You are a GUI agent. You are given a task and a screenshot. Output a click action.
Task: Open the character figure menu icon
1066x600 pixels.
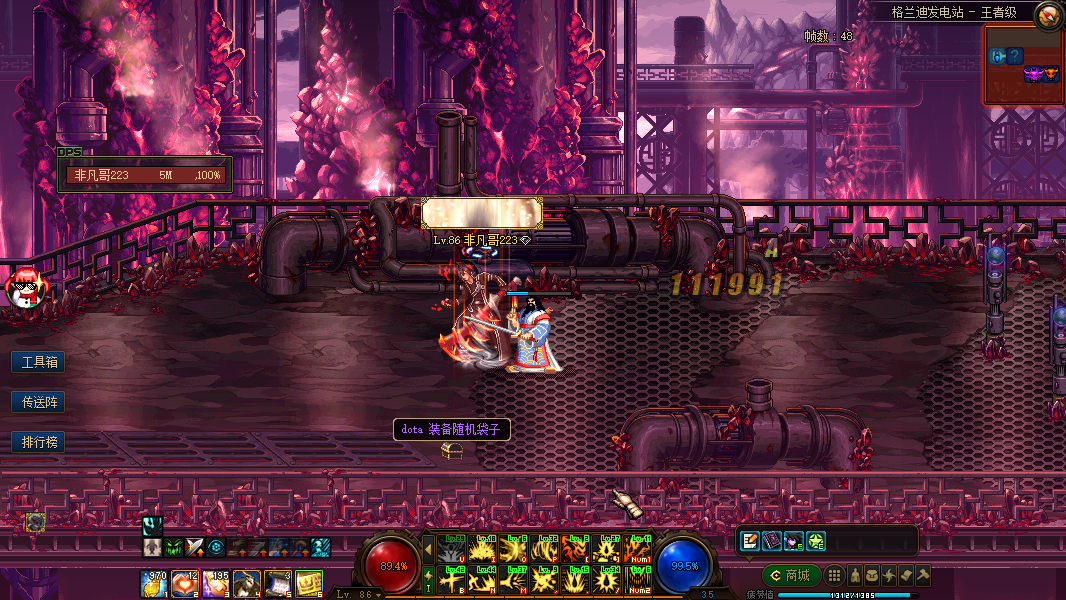(x=856, y=575)
